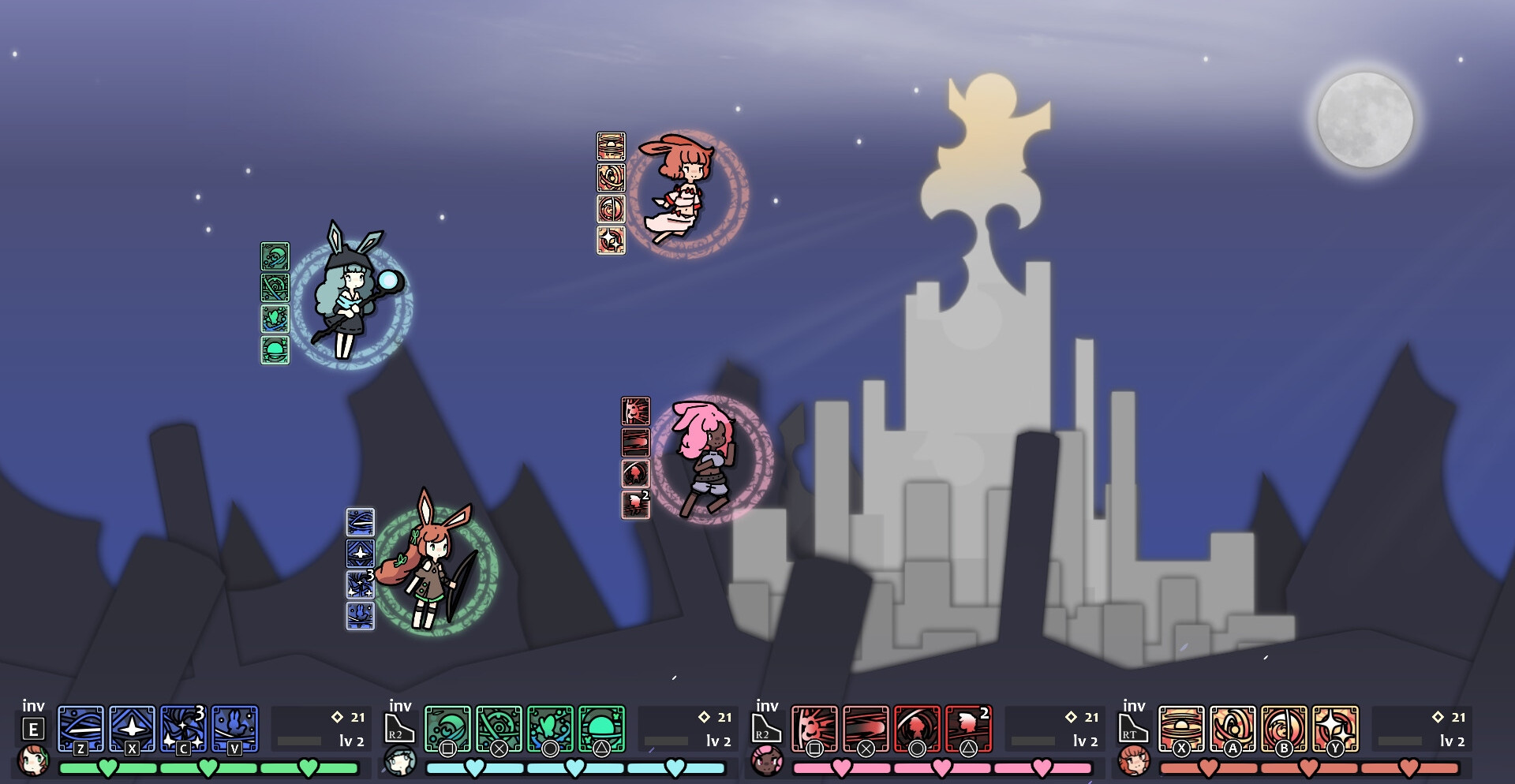Screen dimensions: 1515x784
Task: Select the orange spiral flame ability
Action: (x=1233, y=727)
